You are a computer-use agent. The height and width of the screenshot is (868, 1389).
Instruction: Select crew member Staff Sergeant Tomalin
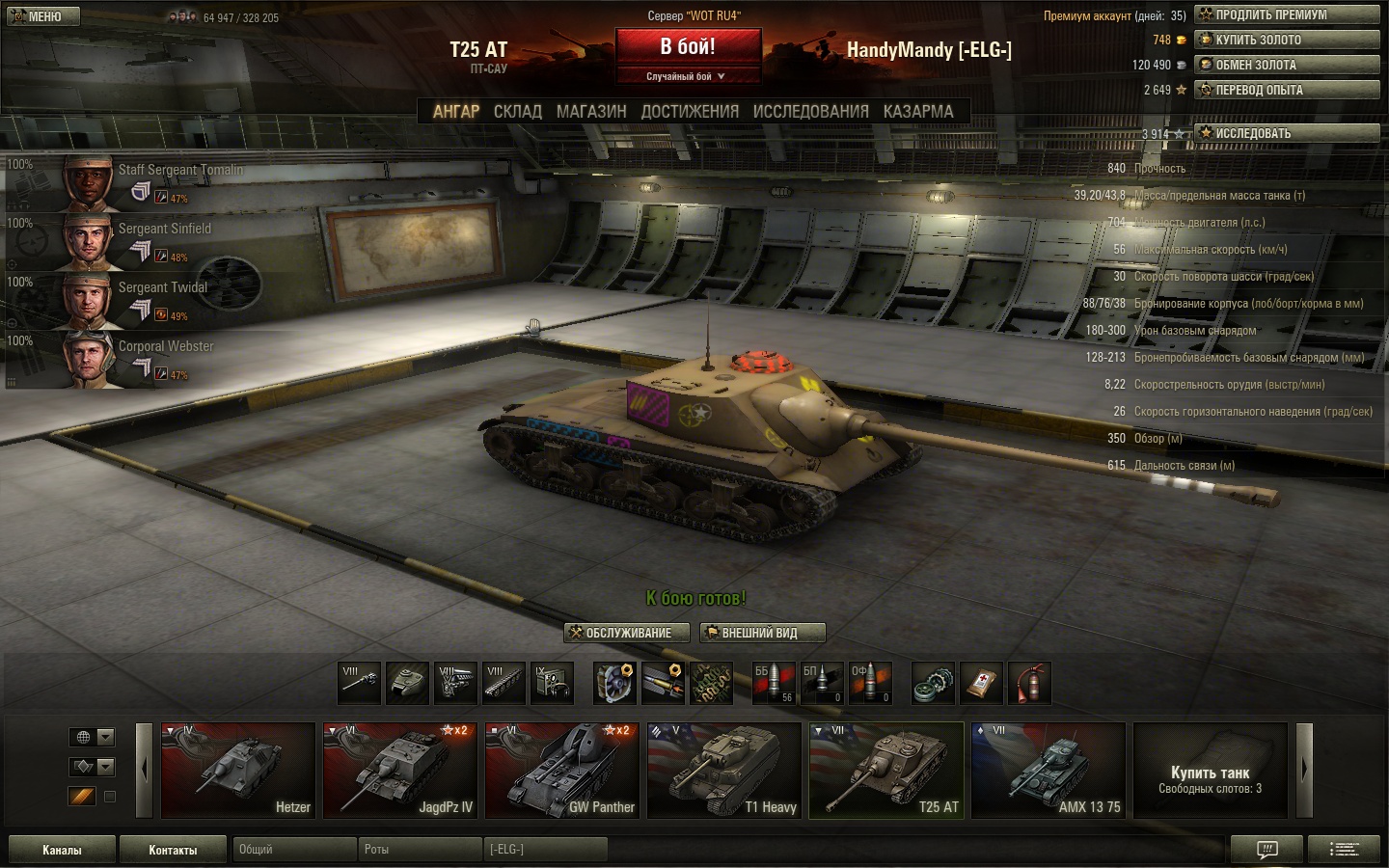(180, 171)
